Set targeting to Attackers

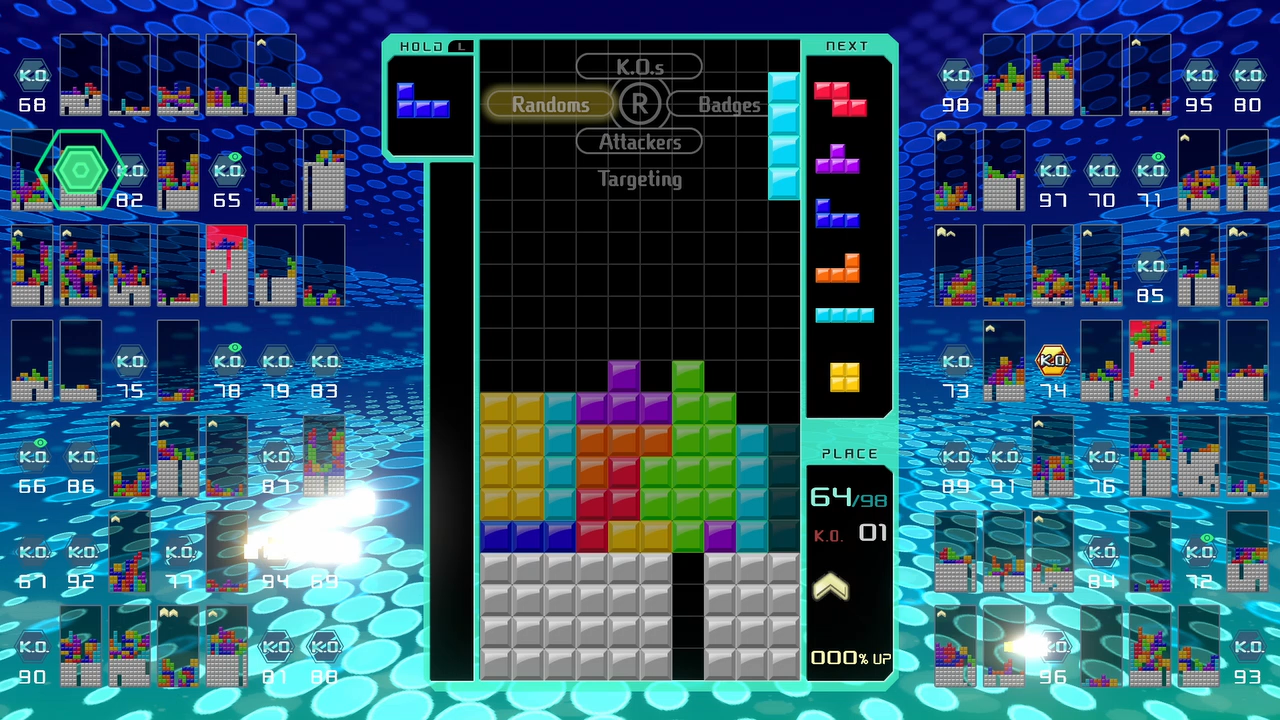[x=639, y=142]
